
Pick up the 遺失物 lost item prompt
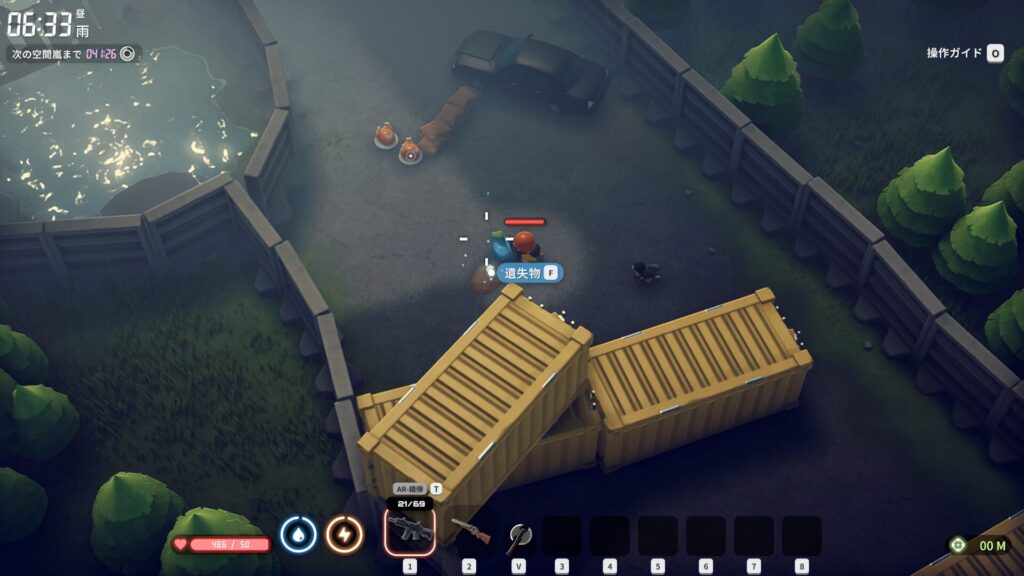(530, 273)
